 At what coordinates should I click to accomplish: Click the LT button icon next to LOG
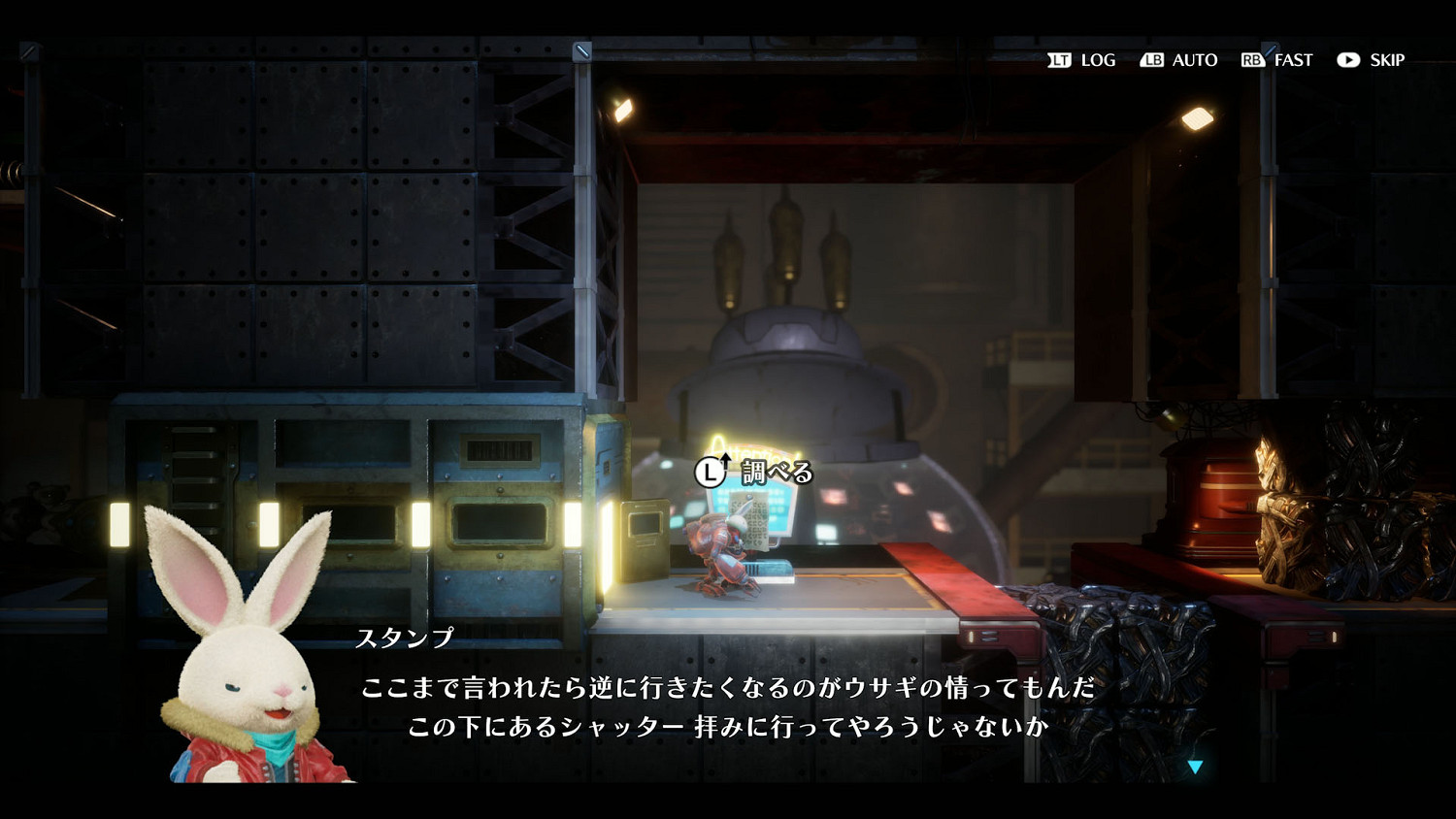coord(1060,60)
